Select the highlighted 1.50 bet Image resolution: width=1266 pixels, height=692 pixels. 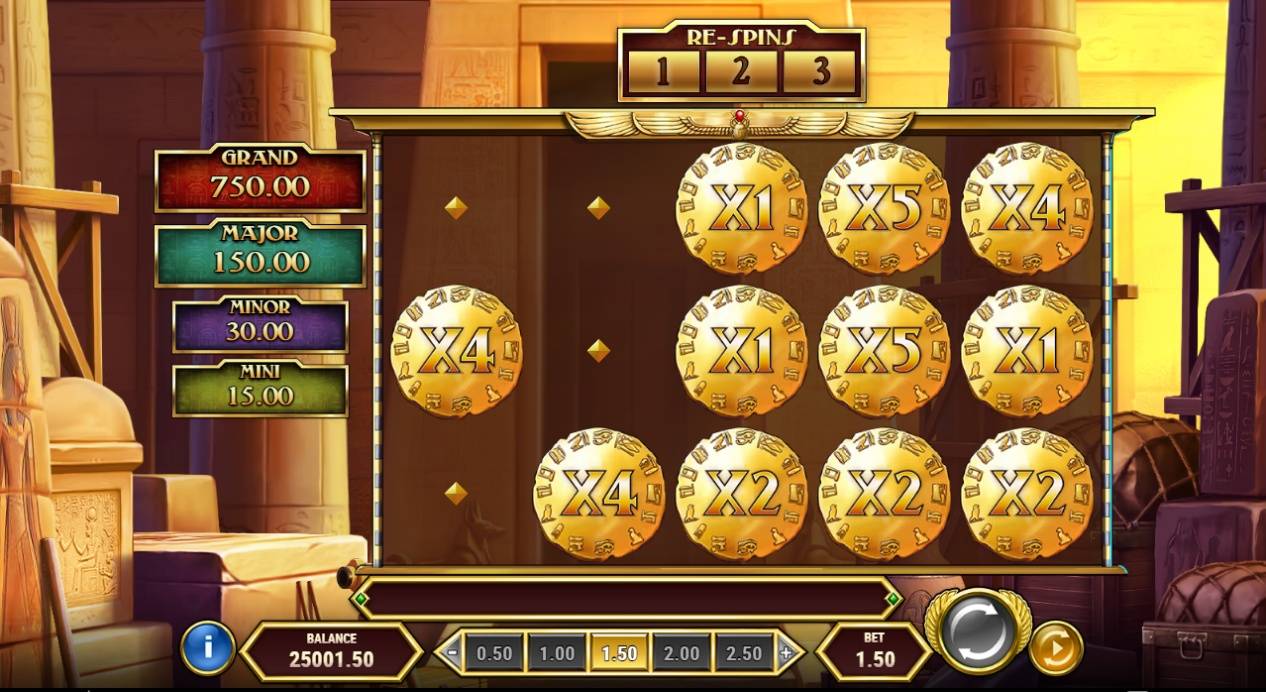point(619,654)
